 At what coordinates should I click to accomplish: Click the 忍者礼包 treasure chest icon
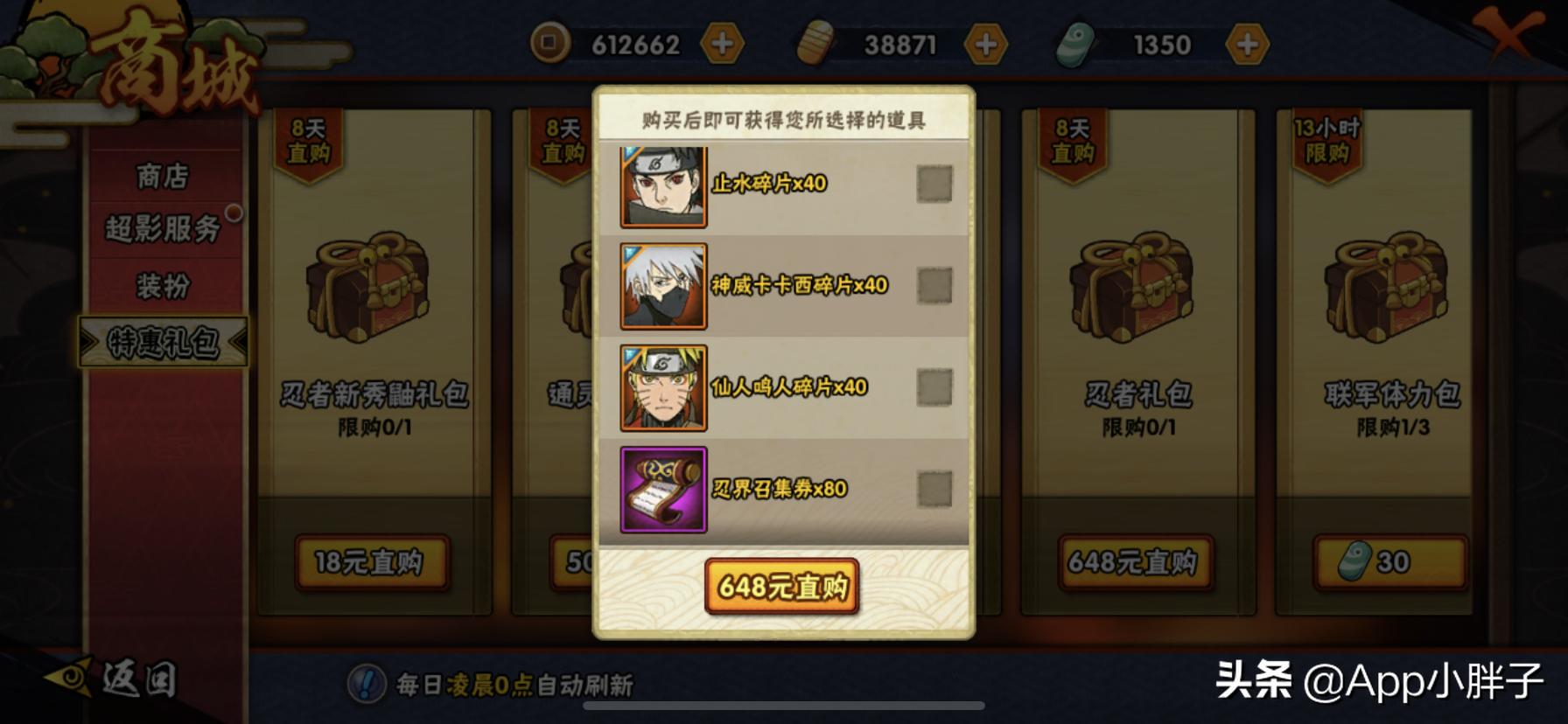point(1135,289)
